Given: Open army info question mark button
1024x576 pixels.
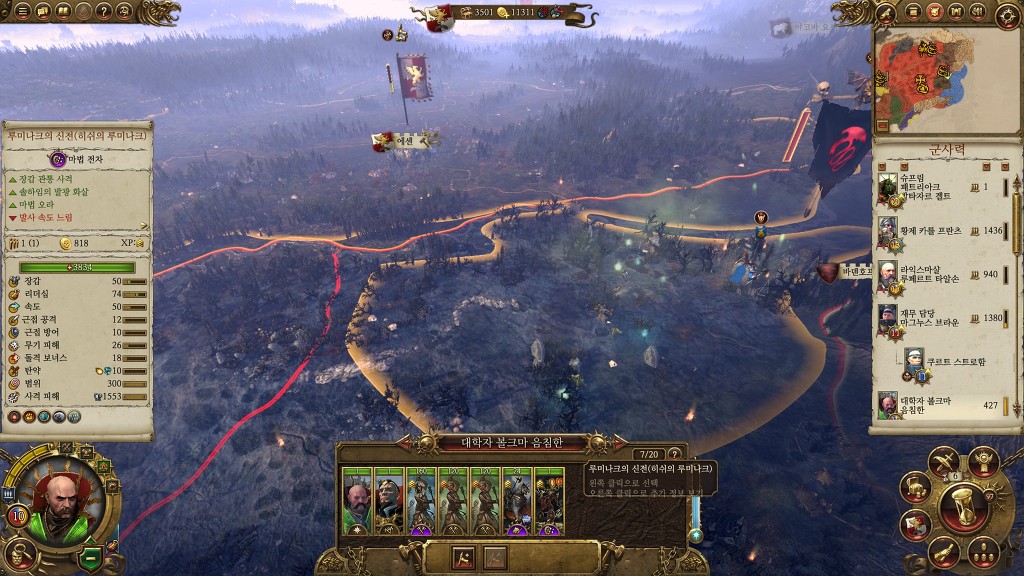Looking at the screenshot, I should point(675,454).
